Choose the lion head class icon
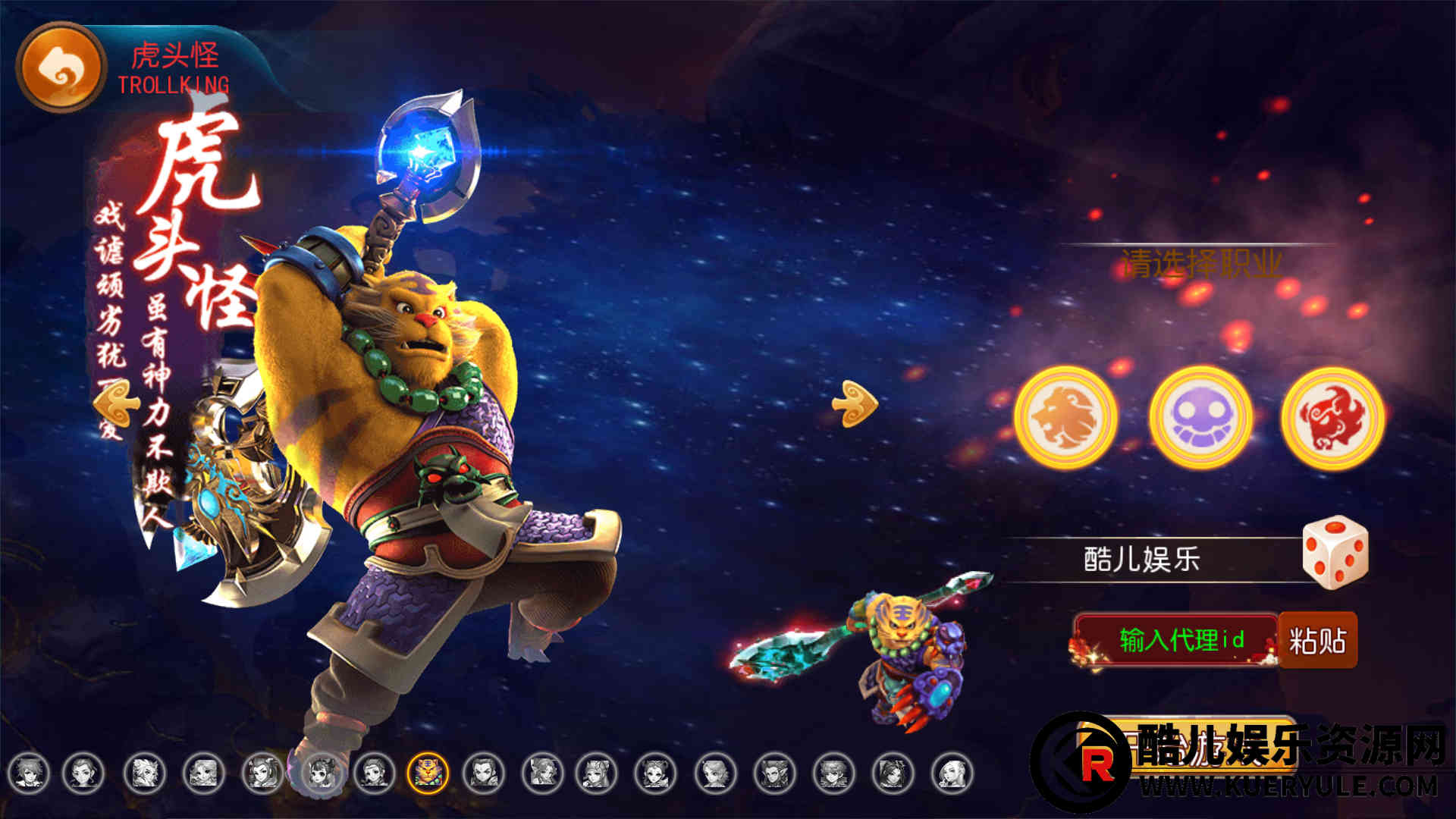The height and width of the screenshot is (819, 1456). coord(1065,418)
